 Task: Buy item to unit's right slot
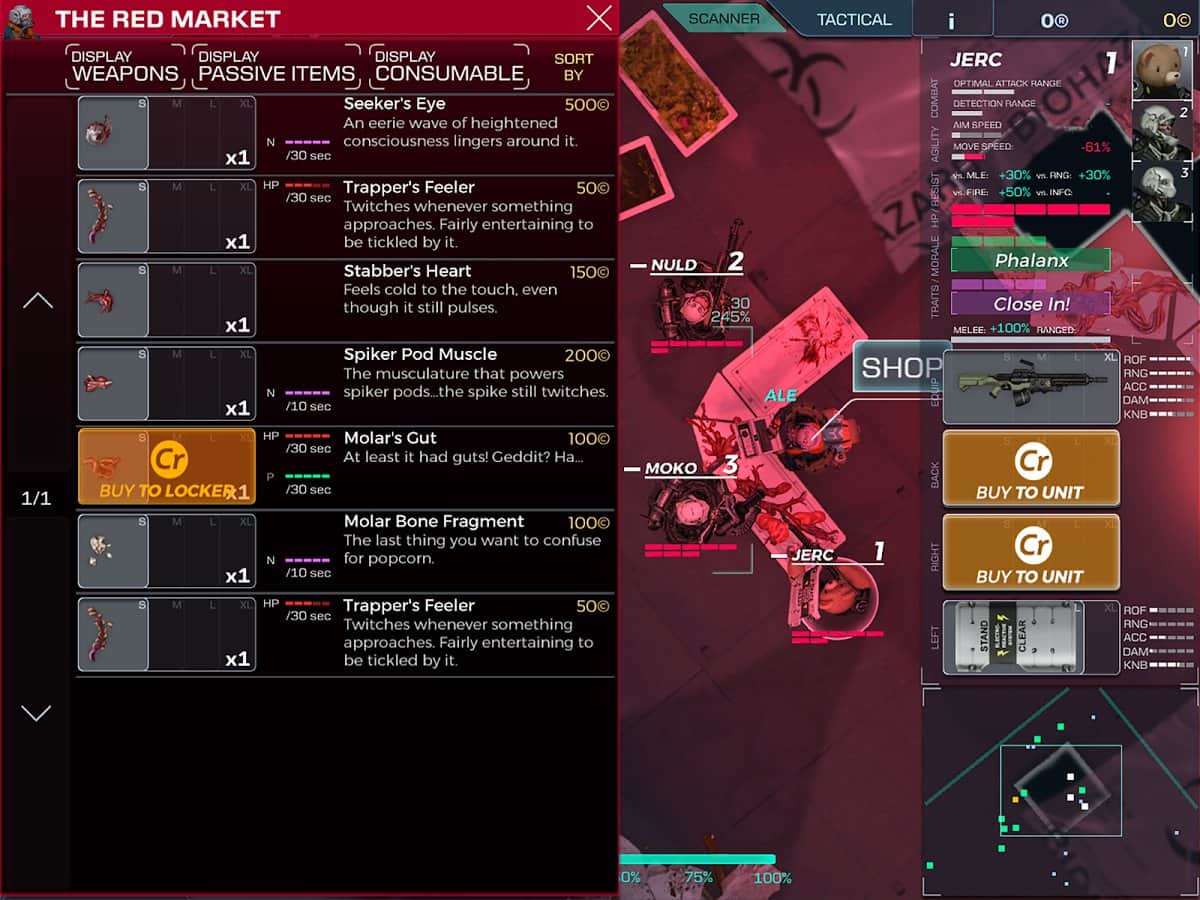pos(1030,555)
